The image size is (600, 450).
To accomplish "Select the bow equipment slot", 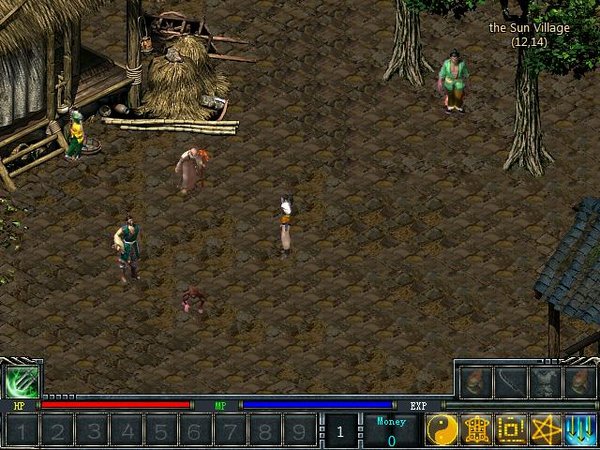I will [x=510, y=381].
